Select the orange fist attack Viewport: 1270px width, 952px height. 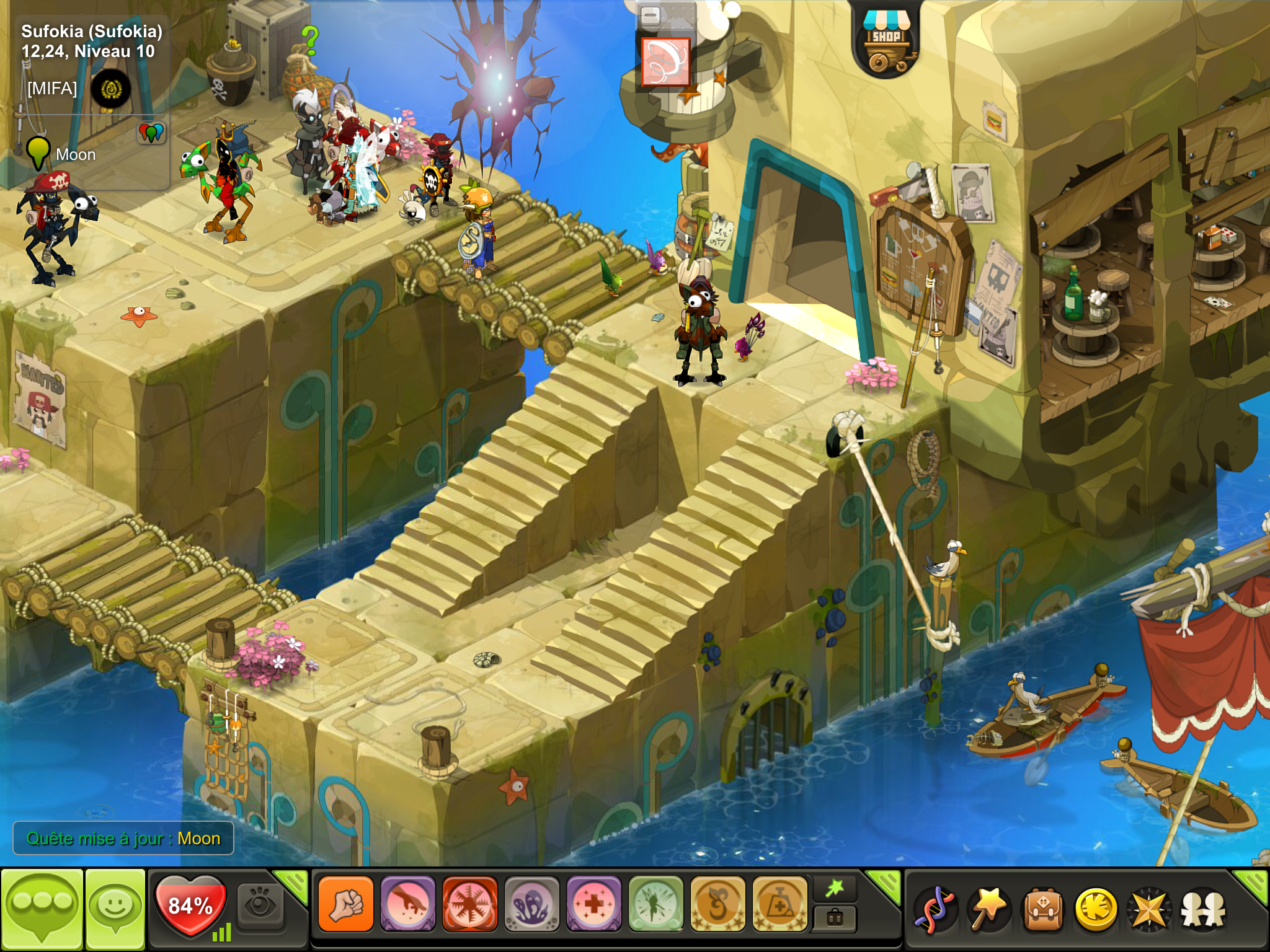[346, 904]
